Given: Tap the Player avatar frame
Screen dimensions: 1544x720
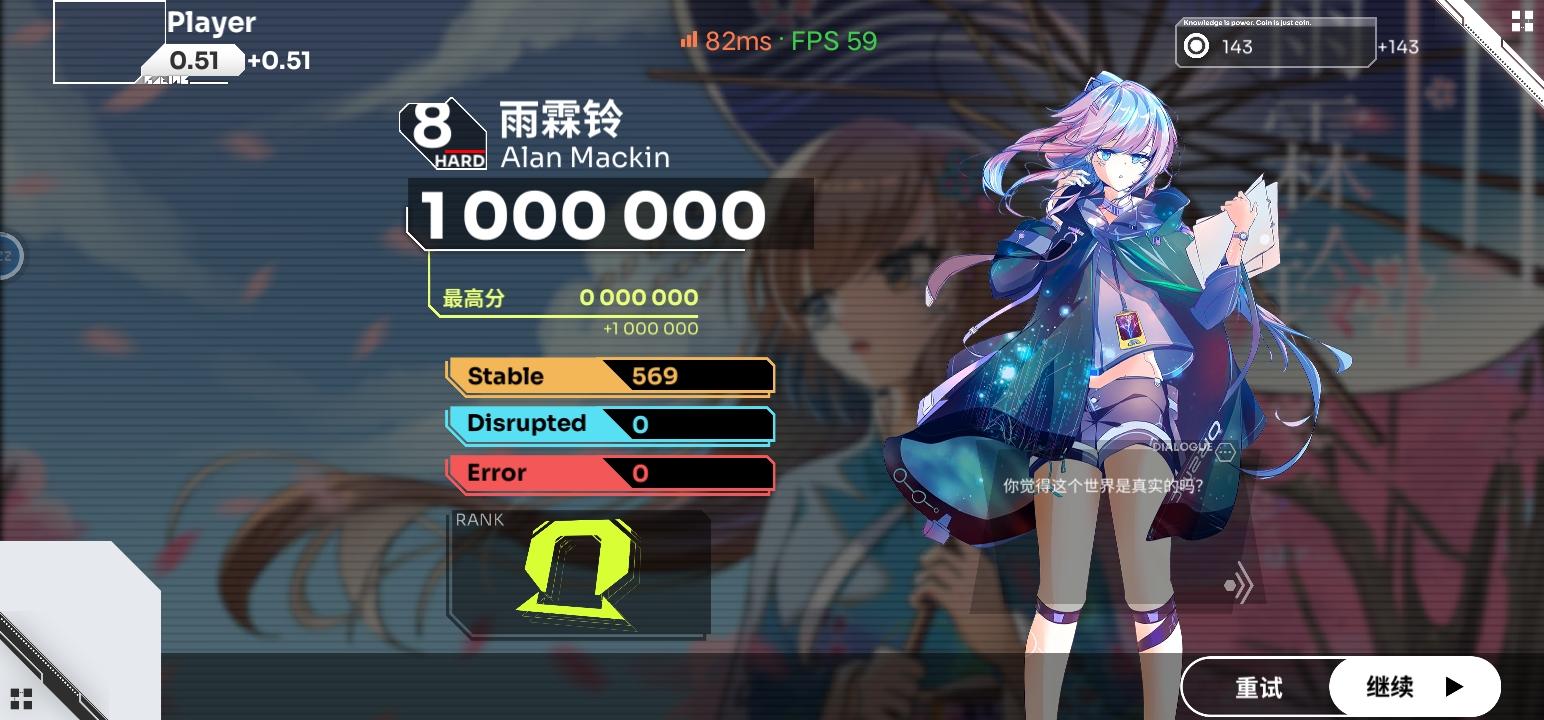Looking at the screenshot, I should pyautogui.click(x=105, y=40).
